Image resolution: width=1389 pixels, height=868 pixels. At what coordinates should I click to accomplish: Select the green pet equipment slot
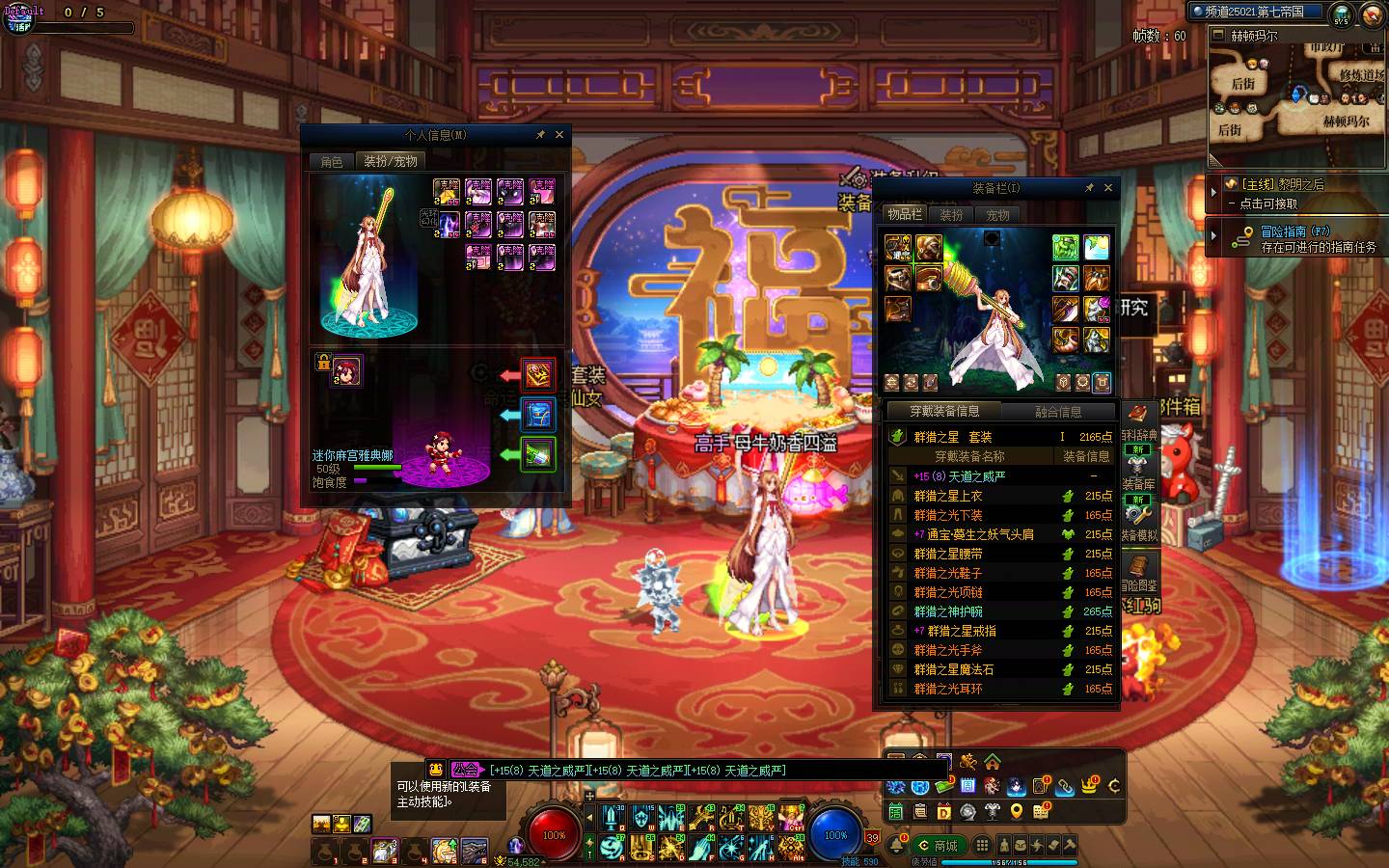click(x=538, y=454)
